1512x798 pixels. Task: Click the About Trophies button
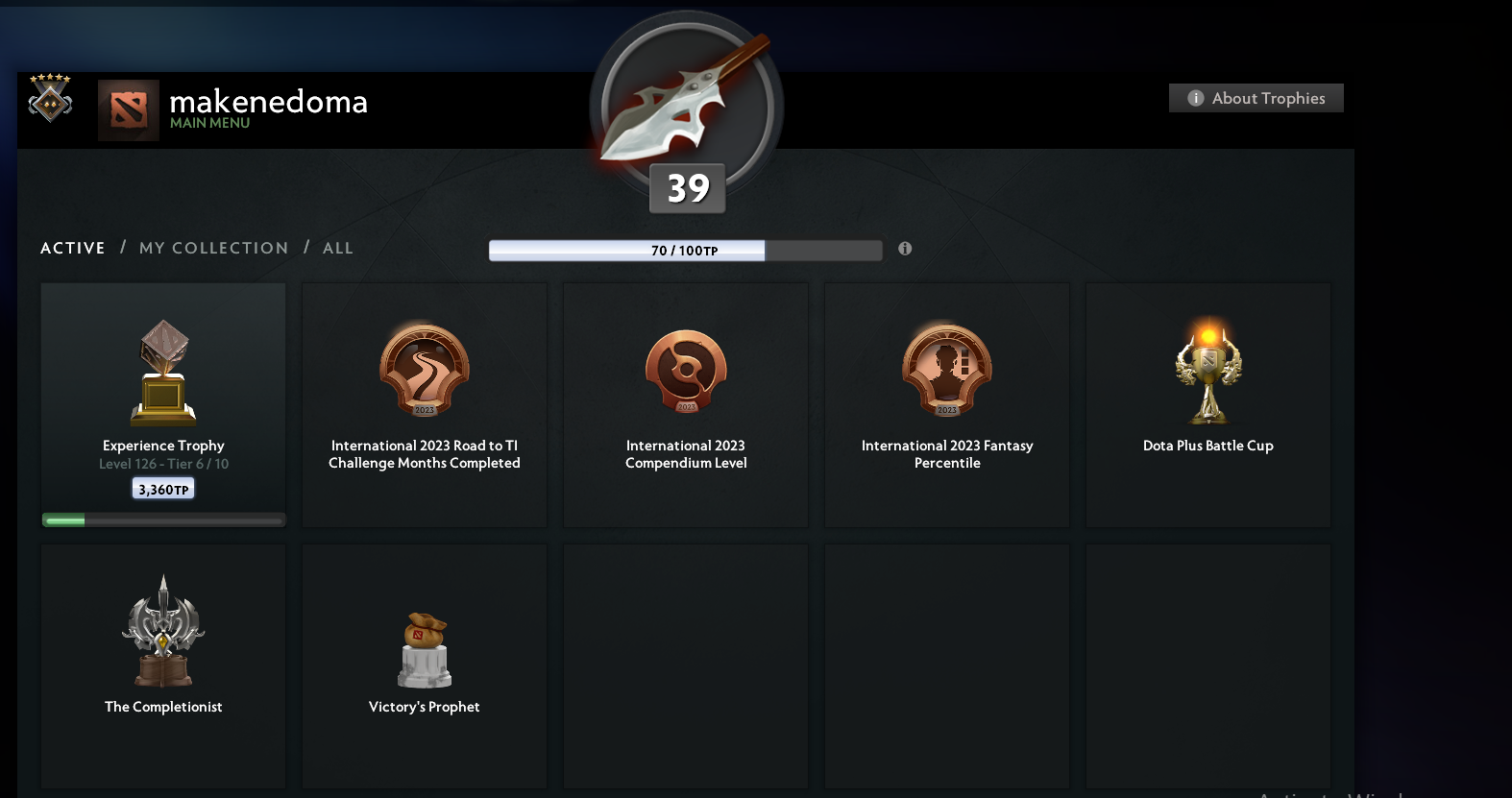coord(1256,98)
